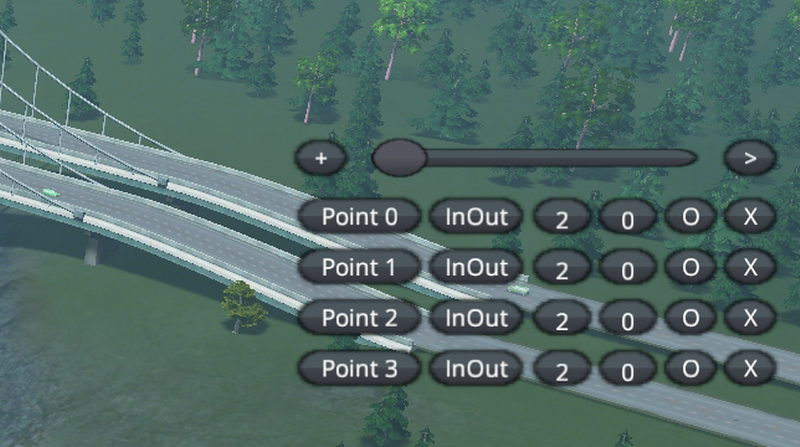
Task: Click the O button on the Point 0 row
Action: click(690, 216)
